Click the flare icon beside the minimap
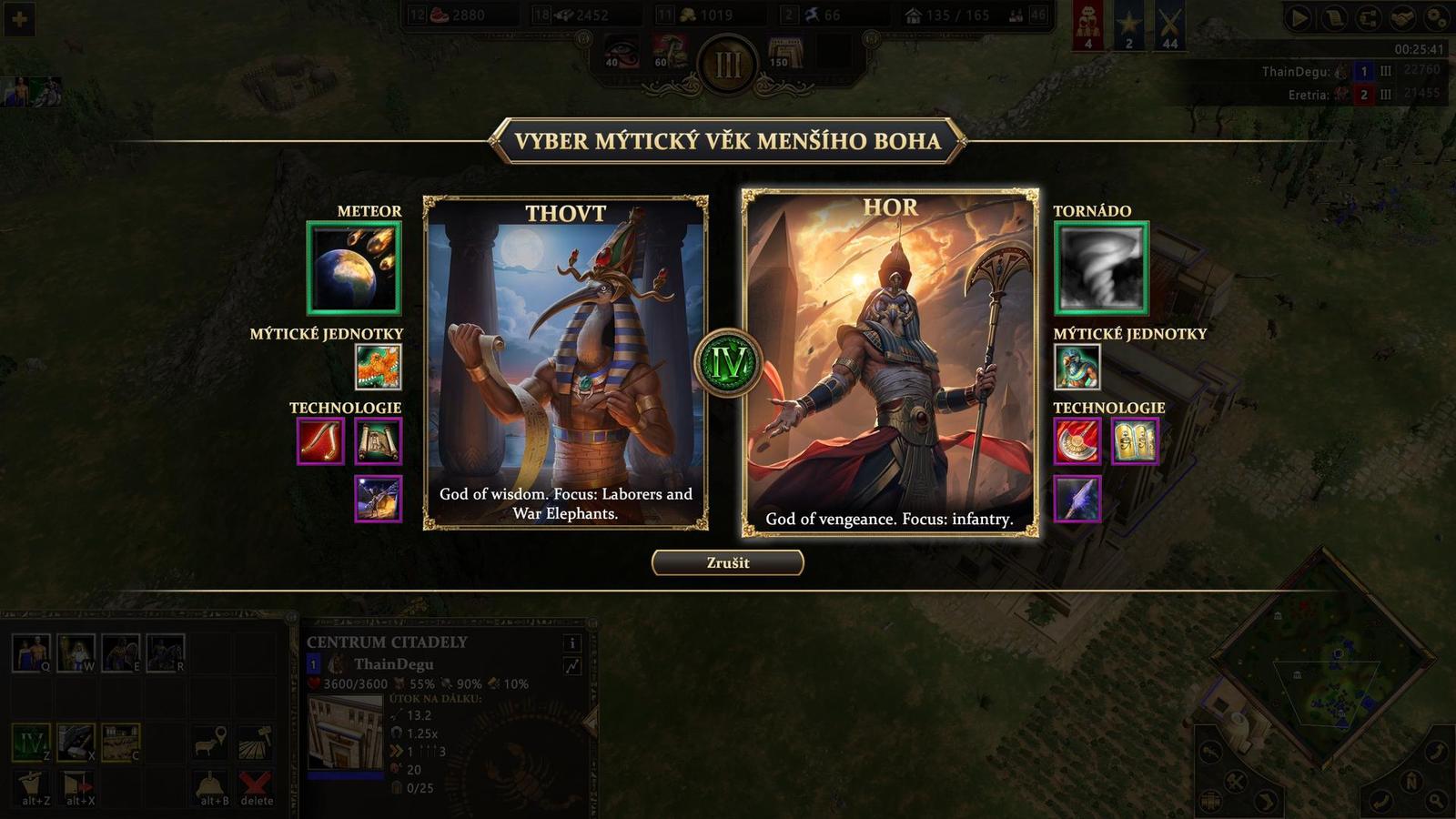This screenshot has width=1456, height=819. click(x=1211, y=752)
